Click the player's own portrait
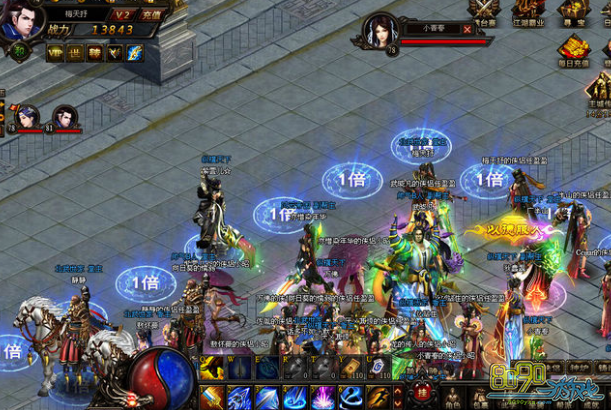Image resolution: width=611 pixels, height=410 pixels. (x=17, y=22)
